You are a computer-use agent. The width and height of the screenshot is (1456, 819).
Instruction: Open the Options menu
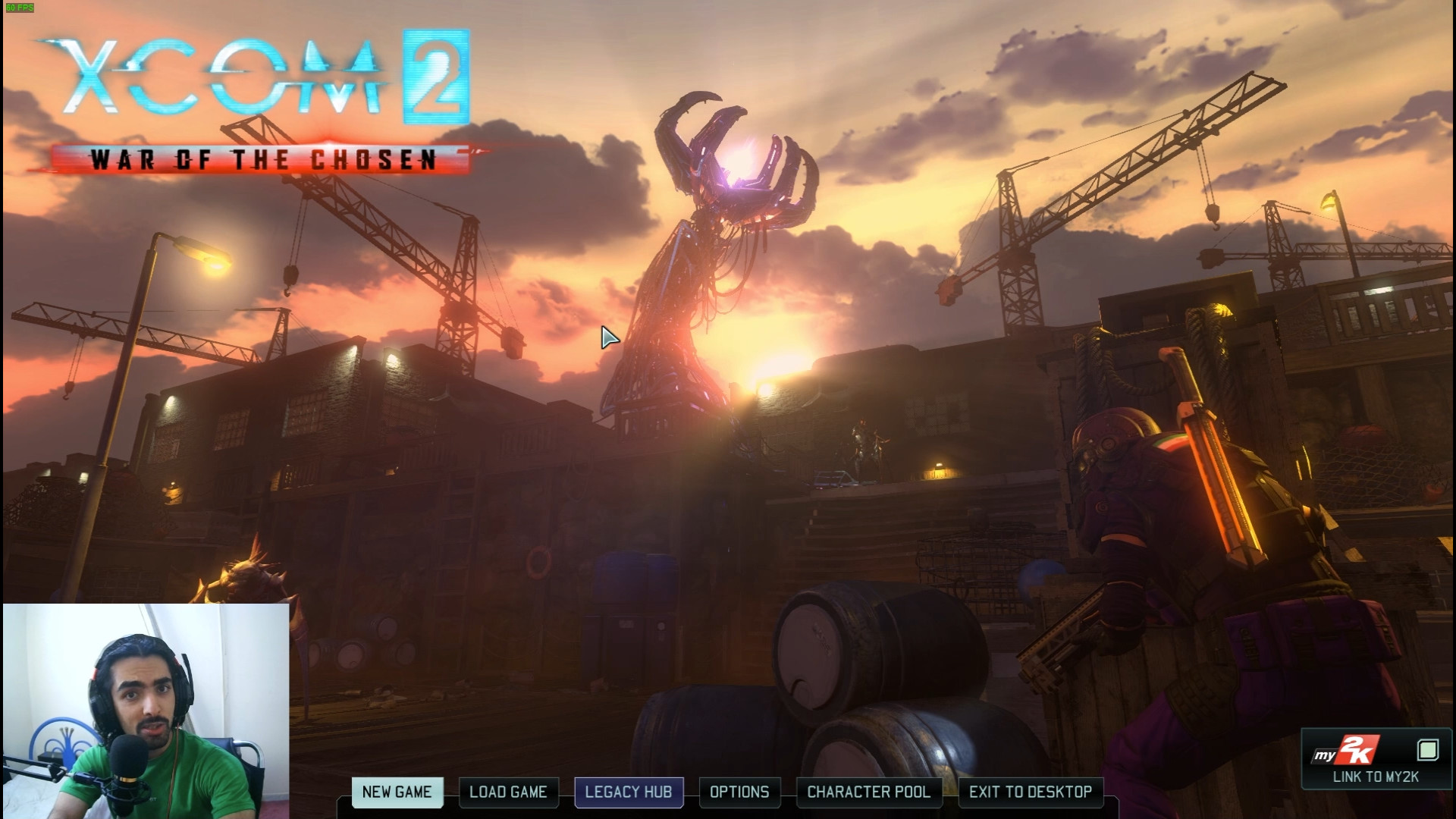pyautogui.click(x=739, y=792)
